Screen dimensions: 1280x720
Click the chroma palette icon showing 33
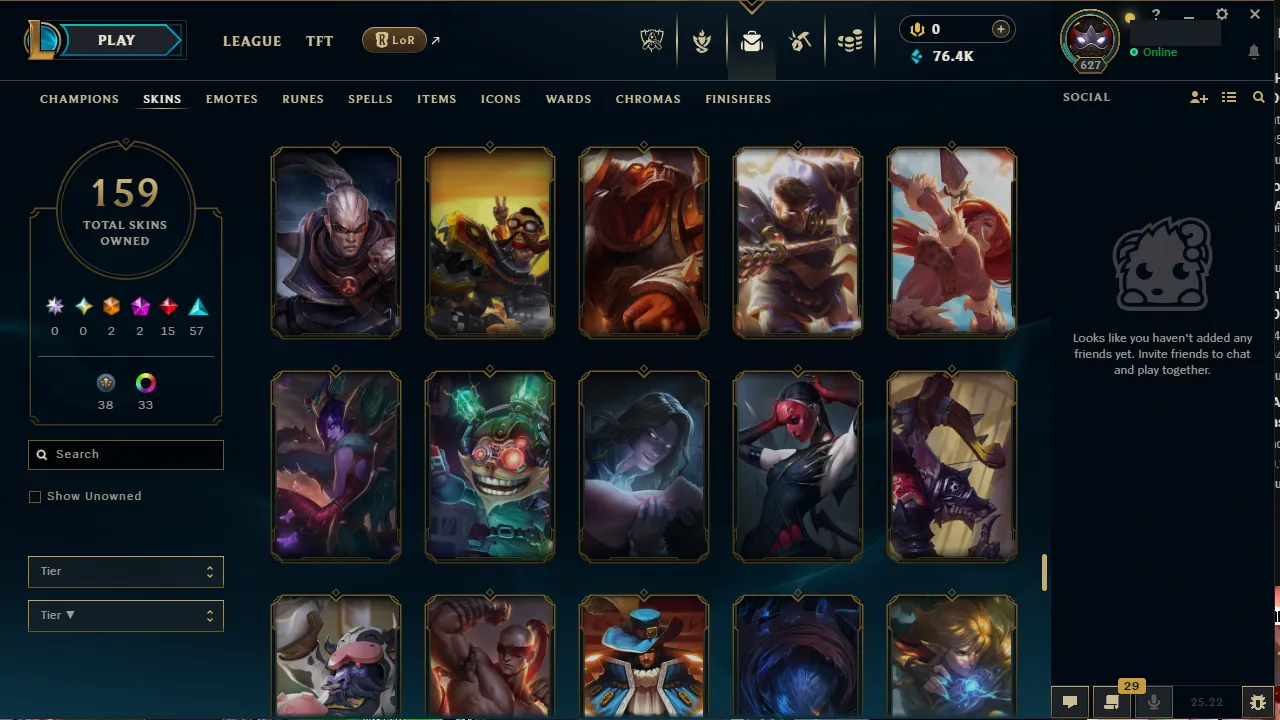coord(145,383)
